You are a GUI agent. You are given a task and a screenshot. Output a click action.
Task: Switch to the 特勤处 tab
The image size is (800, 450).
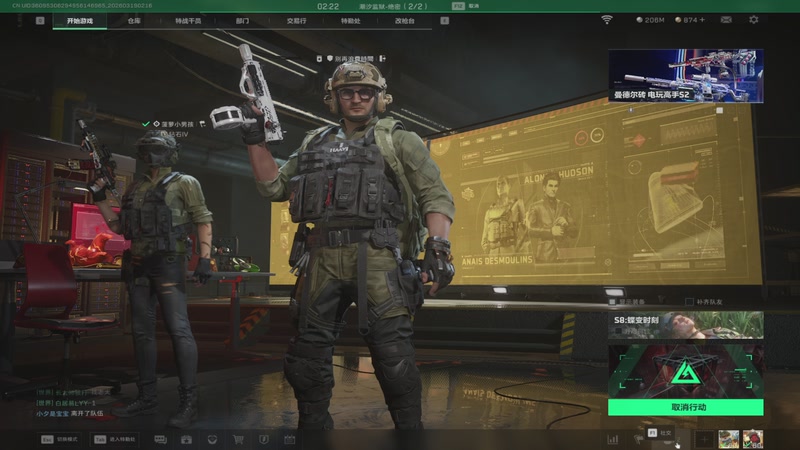(x=350, y=20)
